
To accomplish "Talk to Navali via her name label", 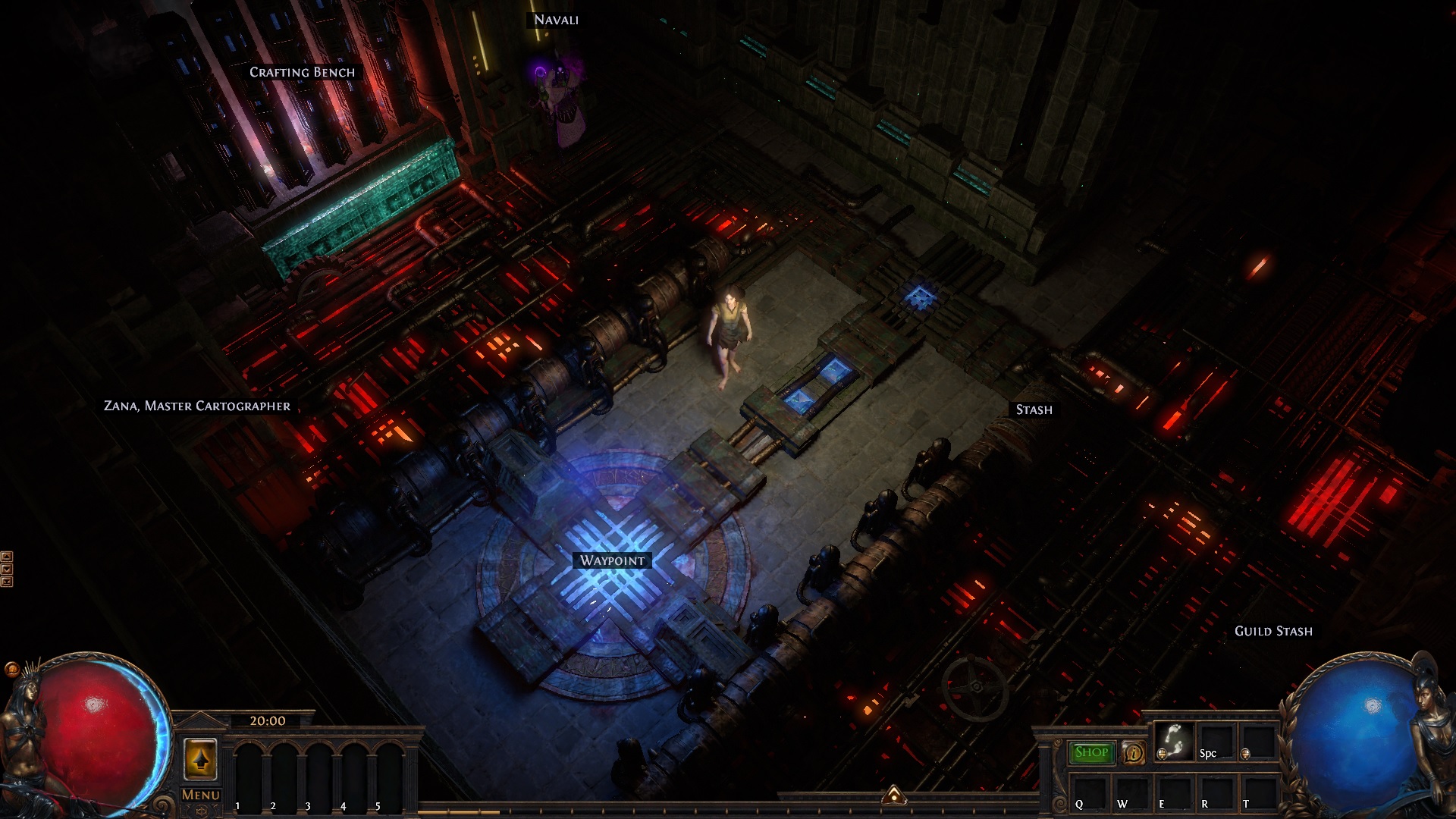I will pos(556,20).
